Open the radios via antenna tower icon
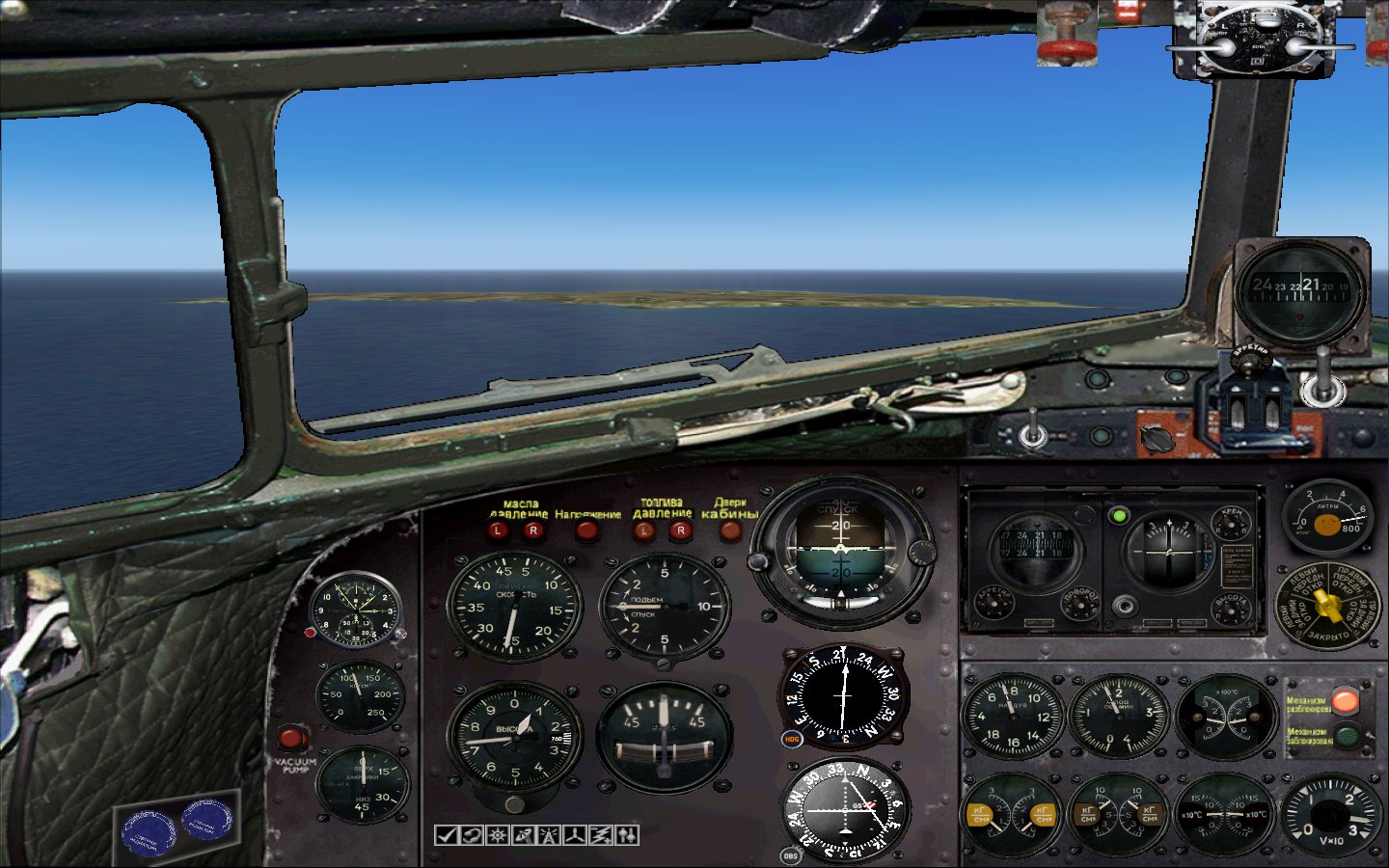Viewport: 1389px width, 868px height. click(547, 835)
